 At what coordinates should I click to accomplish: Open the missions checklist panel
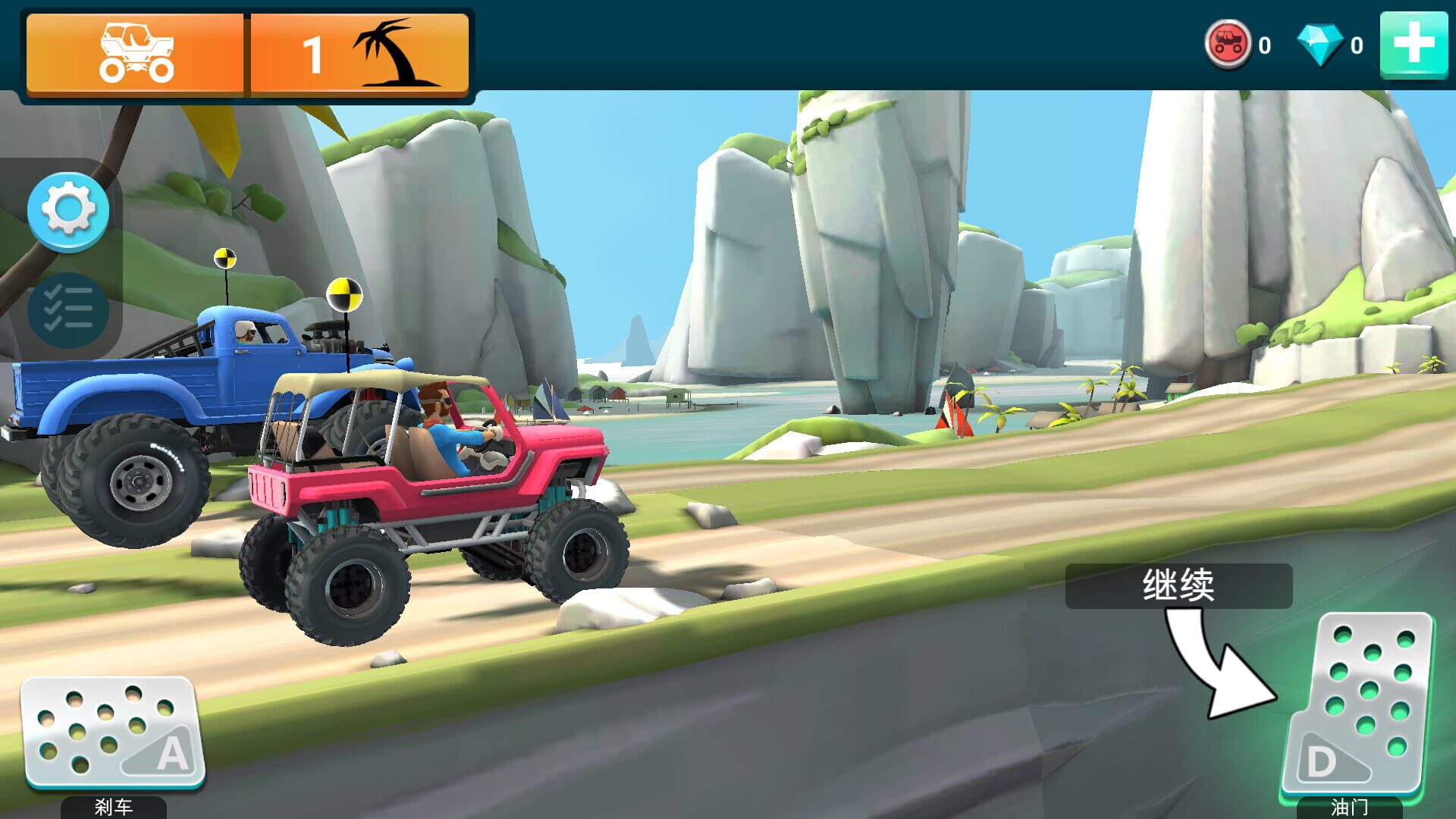[68, 307]
